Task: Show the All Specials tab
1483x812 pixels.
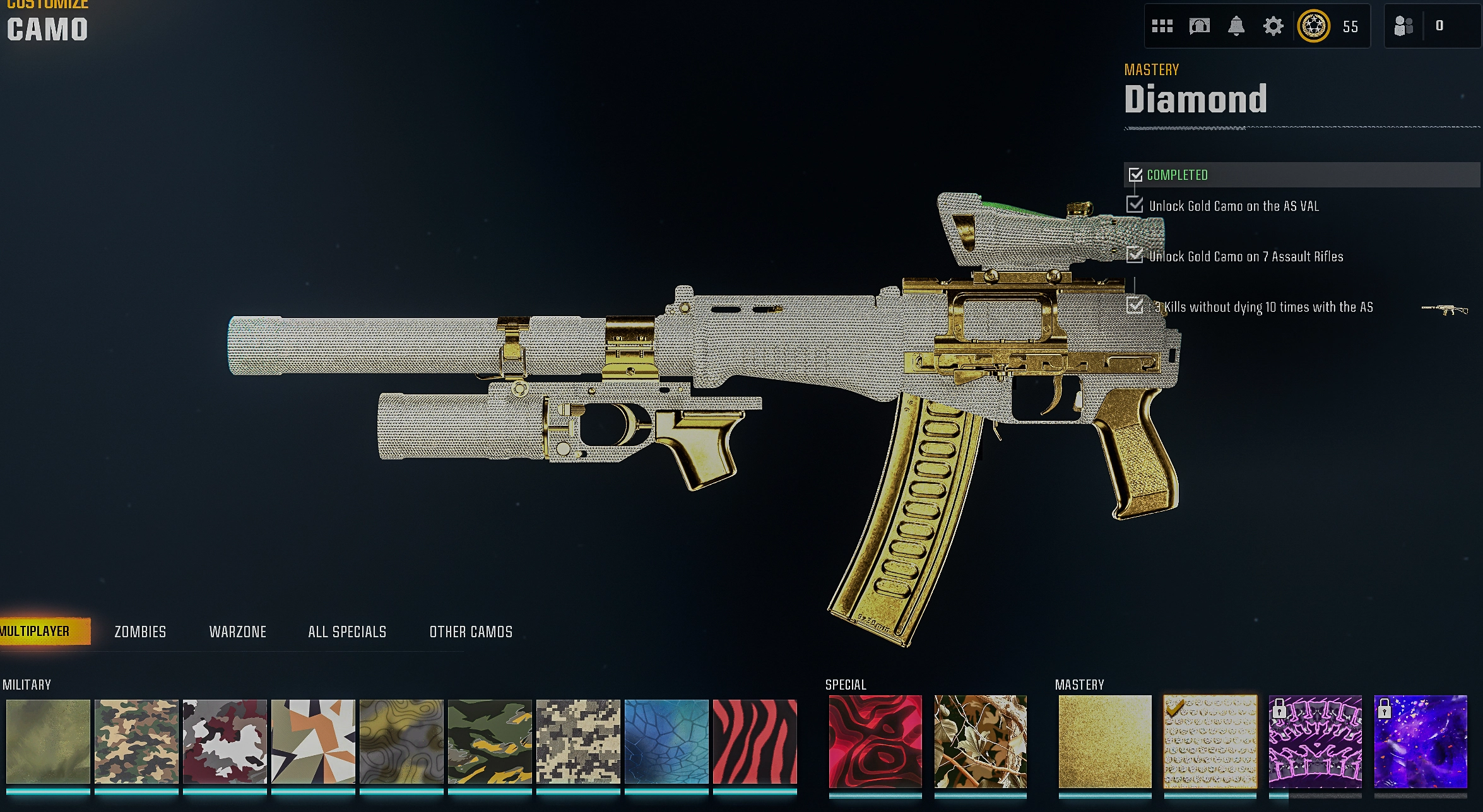Action: tap(347, 632)
